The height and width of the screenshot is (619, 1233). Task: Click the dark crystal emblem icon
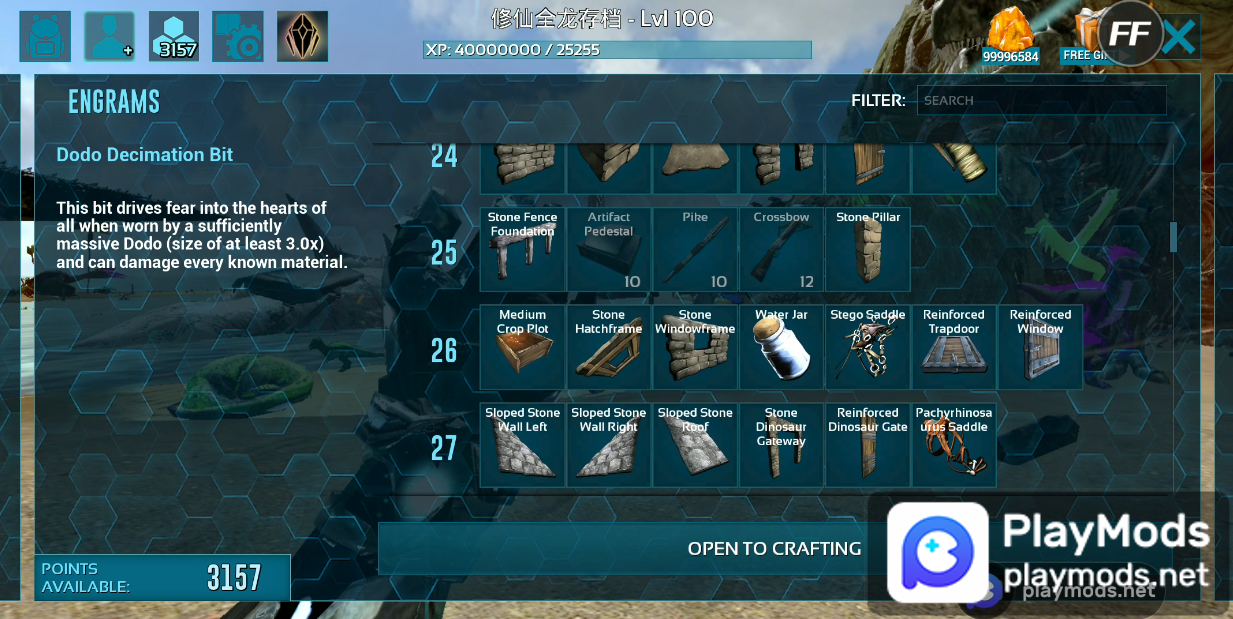coord(302,37)
